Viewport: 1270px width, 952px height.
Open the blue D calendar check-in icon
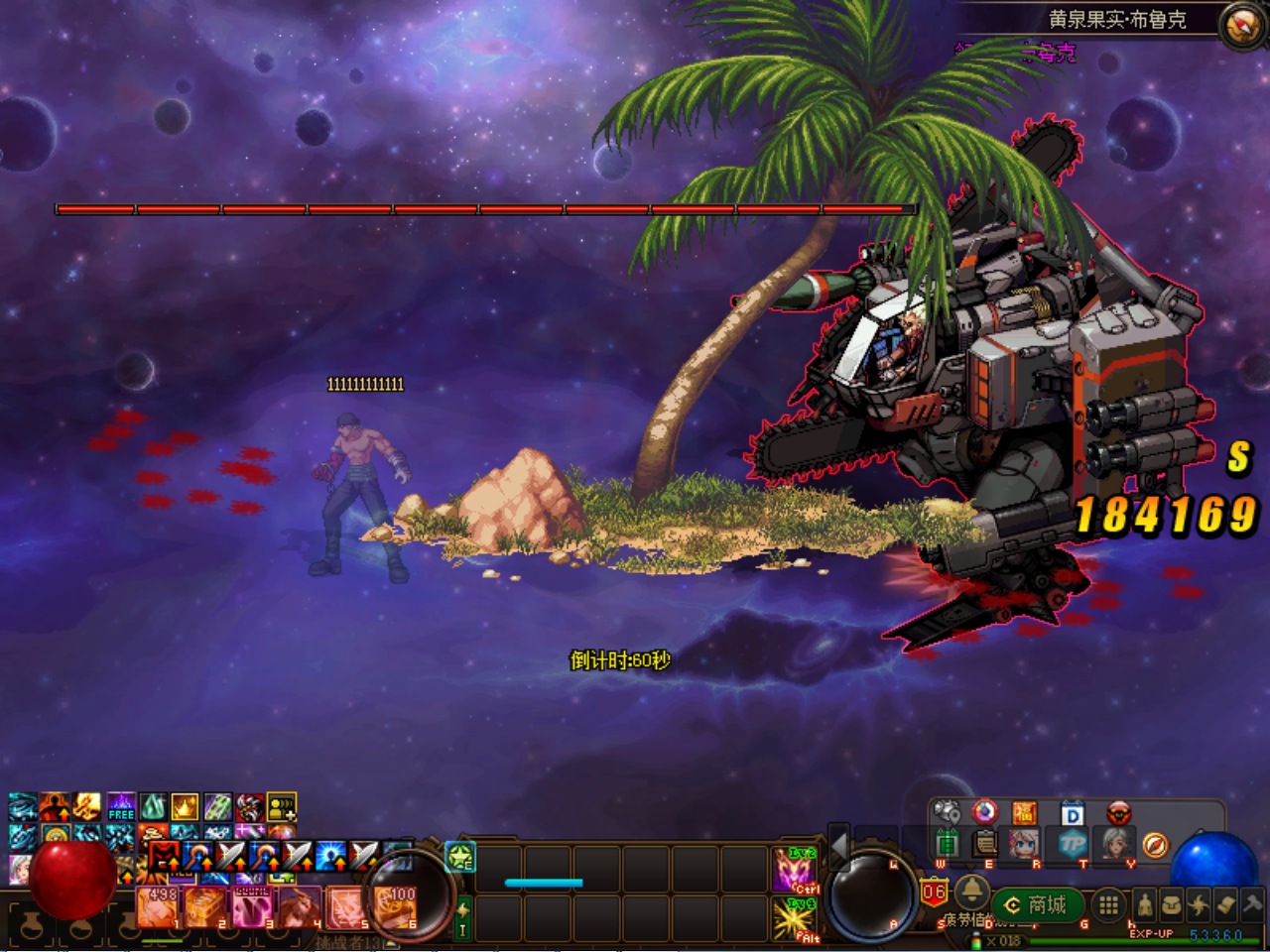coord(1074,813)
